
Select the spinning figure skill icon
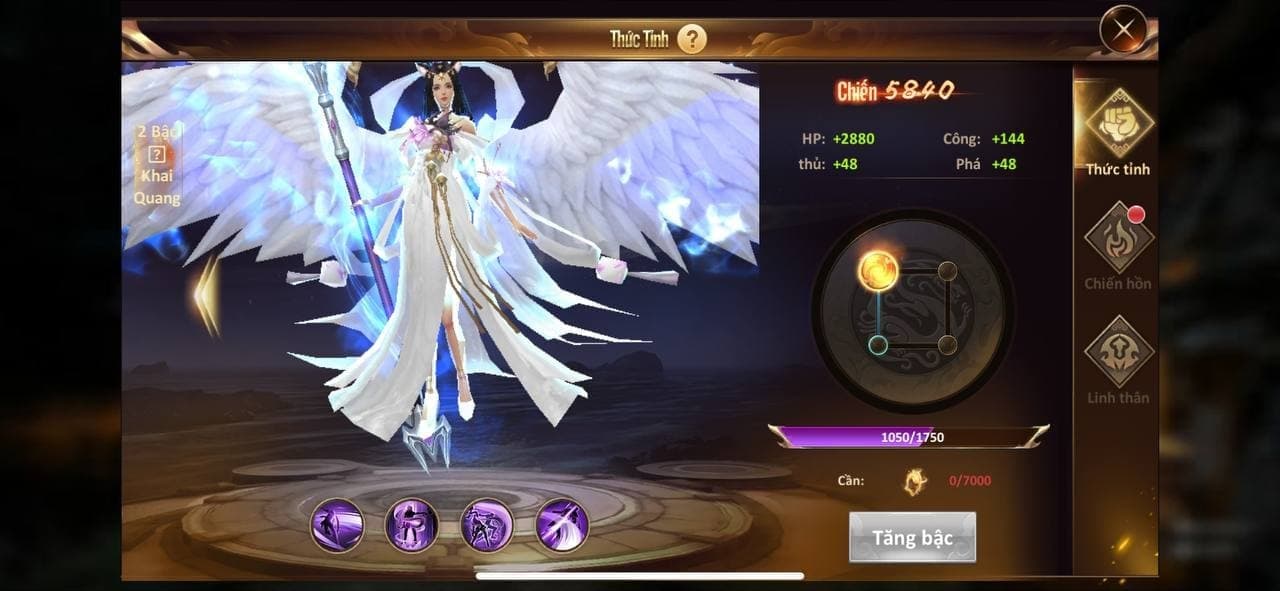[412, 525]
